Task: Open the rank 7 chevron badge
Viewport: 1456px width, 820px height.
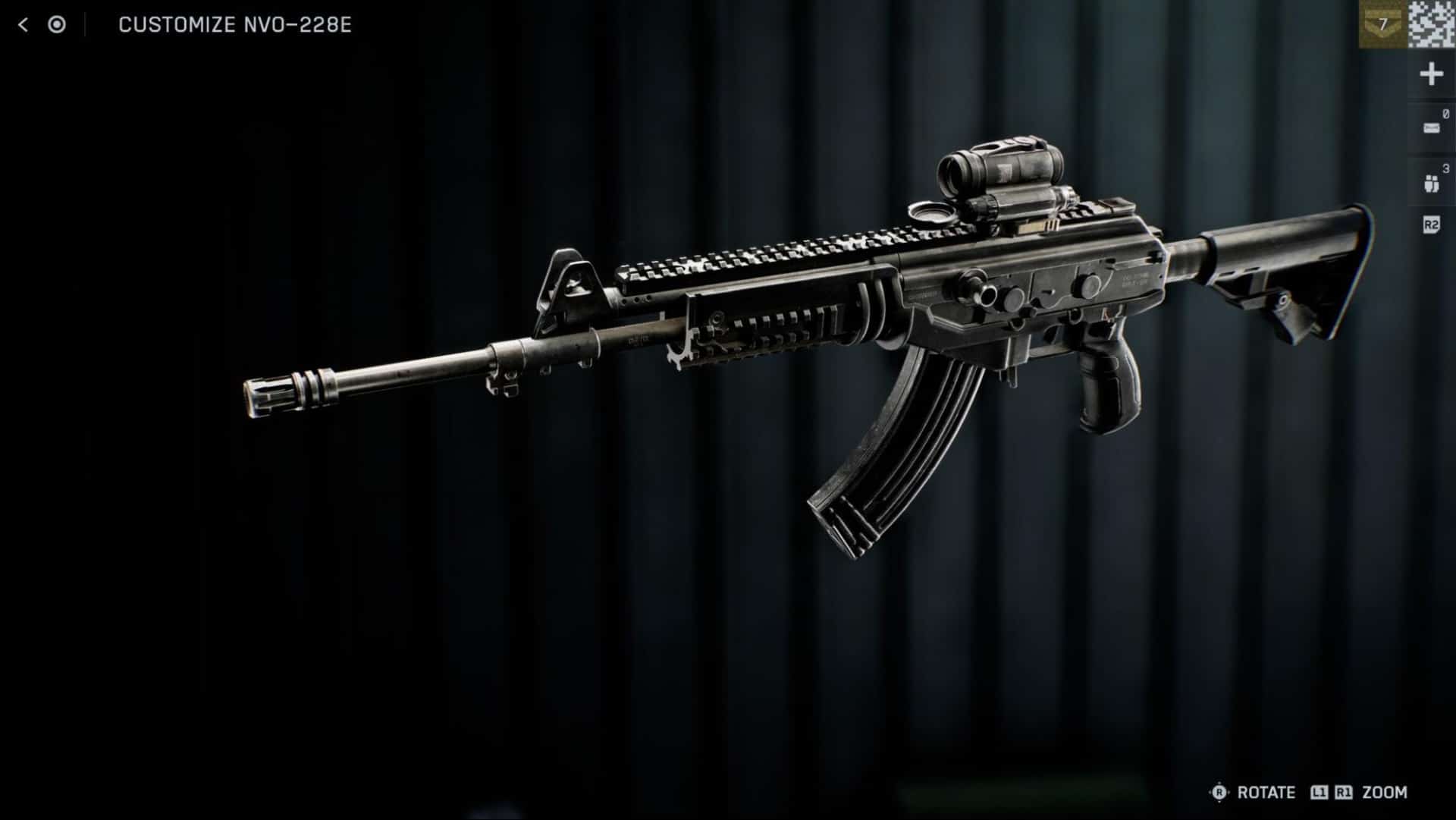Action: 1382,24
